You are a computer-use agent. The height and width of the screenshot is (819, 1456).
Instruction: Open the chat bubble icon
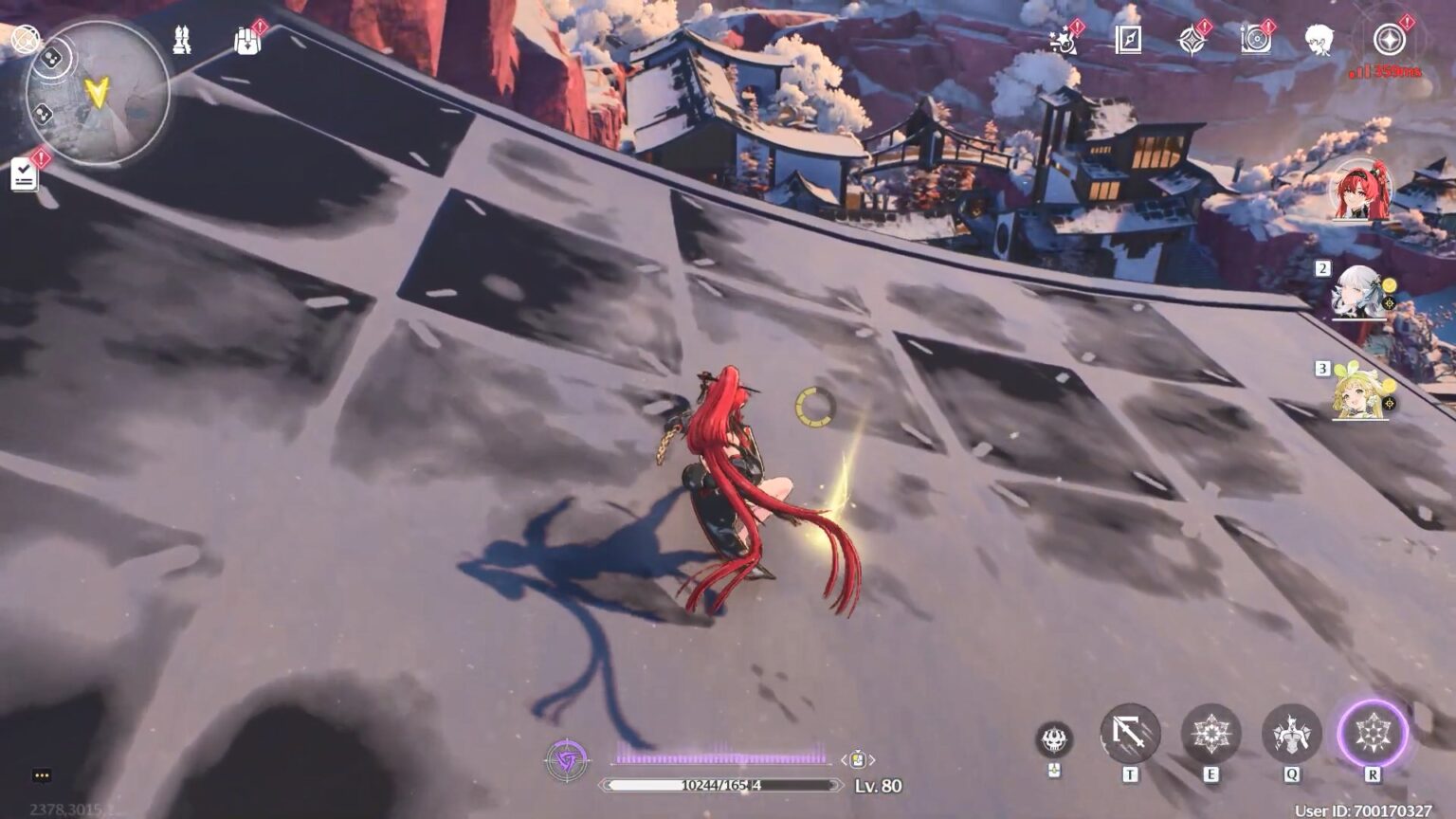(42, 775)
